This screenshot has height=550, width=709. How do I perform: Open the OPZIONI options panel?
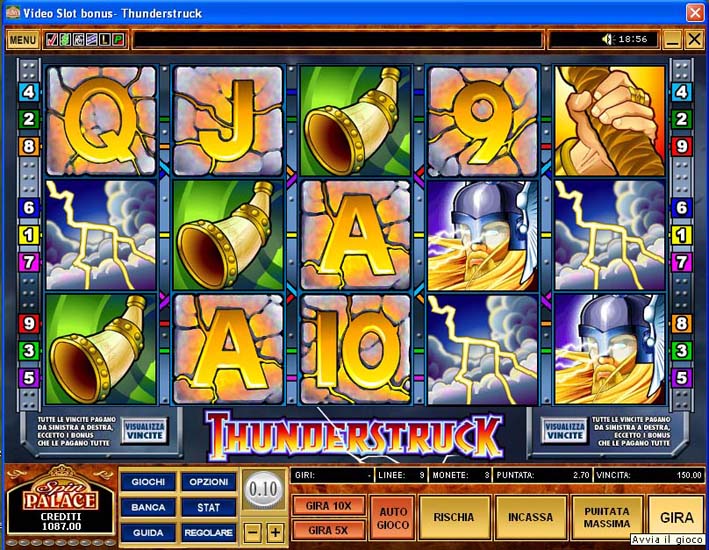[x=209, y=482]
